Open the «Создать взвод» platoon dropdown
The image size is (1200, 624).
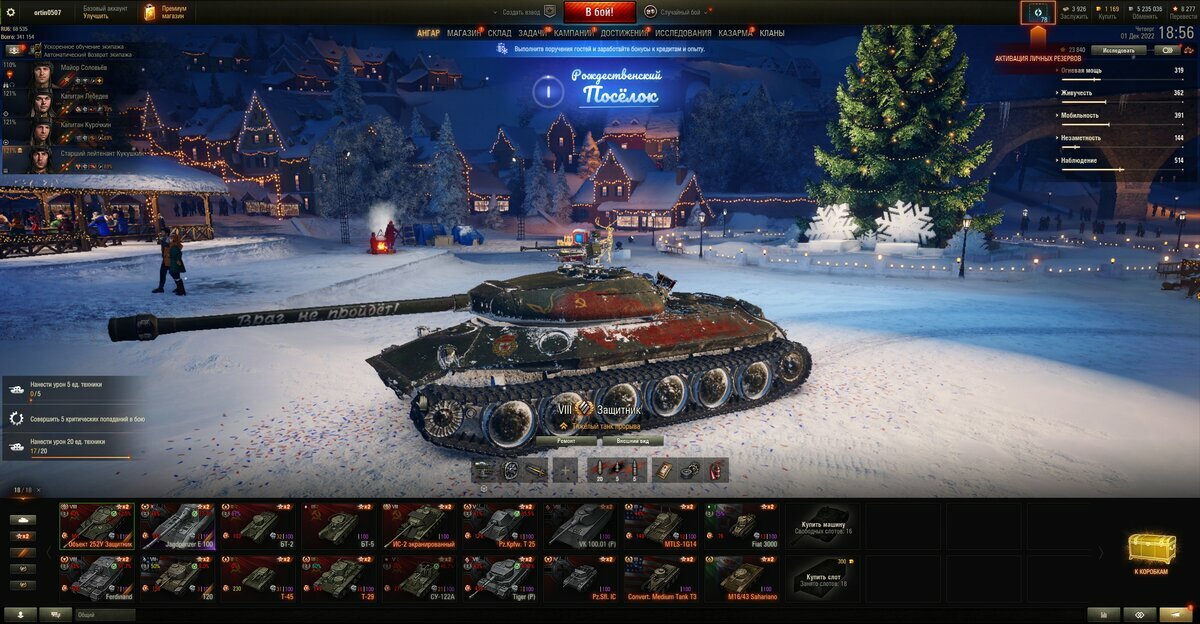525,12
